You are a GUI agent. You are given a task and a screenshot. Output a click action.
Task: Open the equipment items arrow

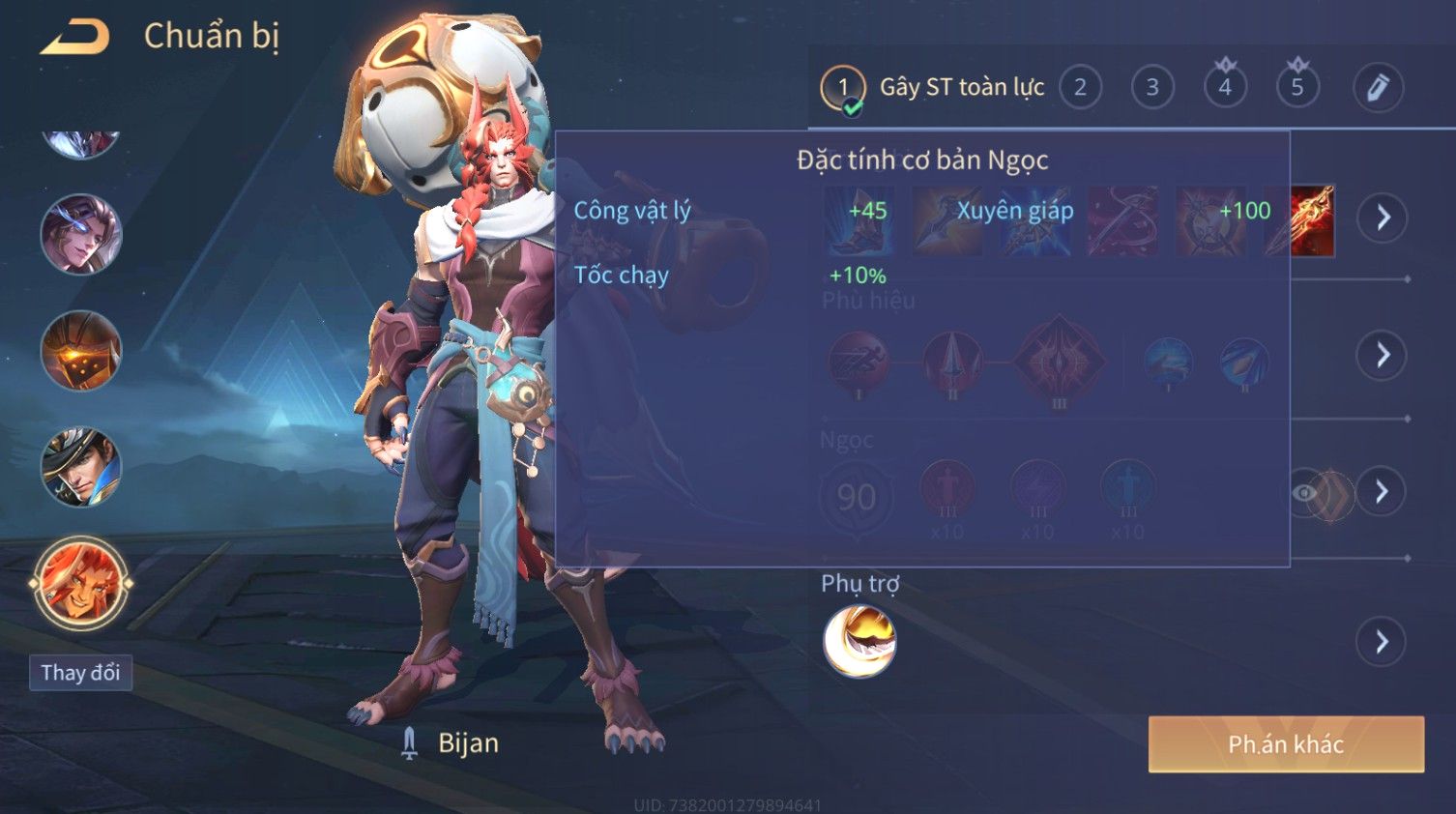(1383, 218)
